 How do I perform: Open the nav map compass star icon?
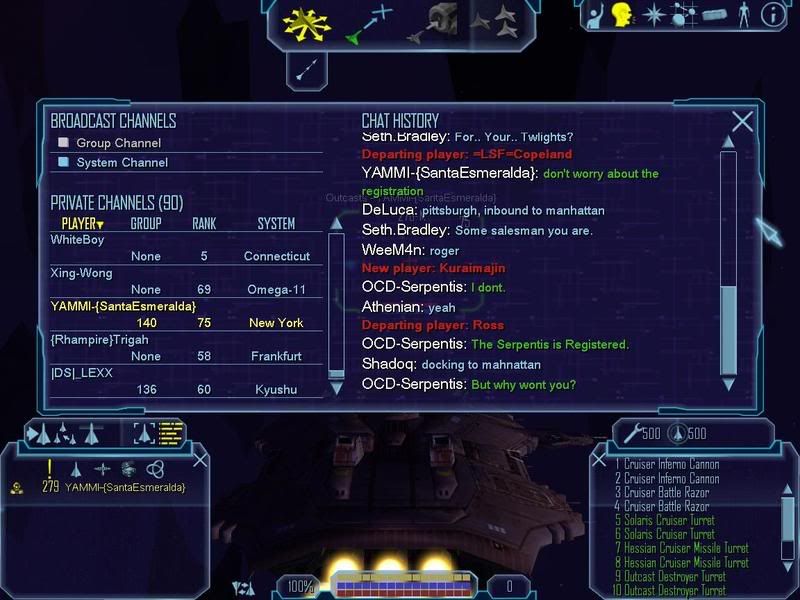653,15
